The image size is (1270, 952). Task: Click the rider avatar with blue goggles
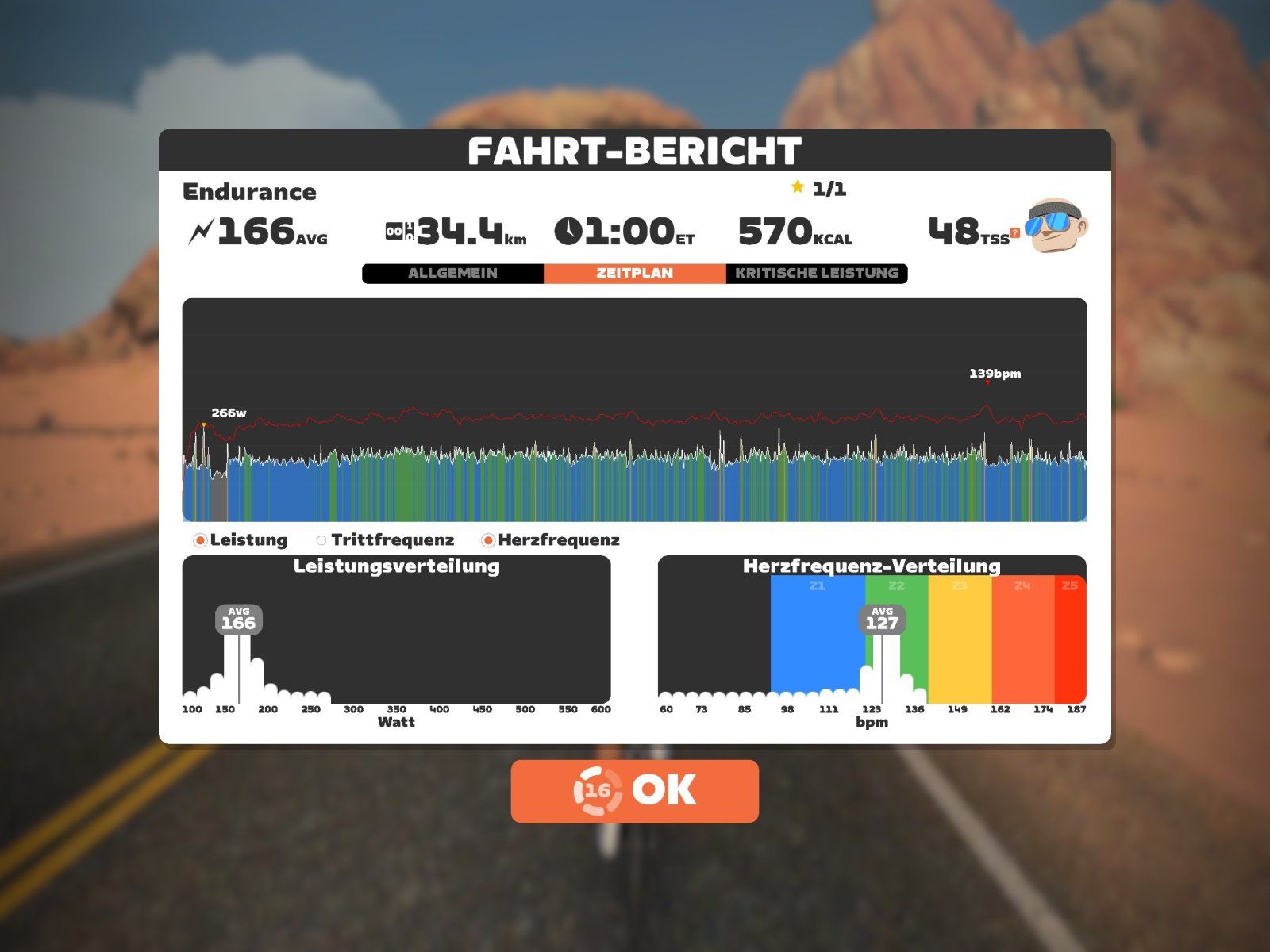click(1056, 226)
